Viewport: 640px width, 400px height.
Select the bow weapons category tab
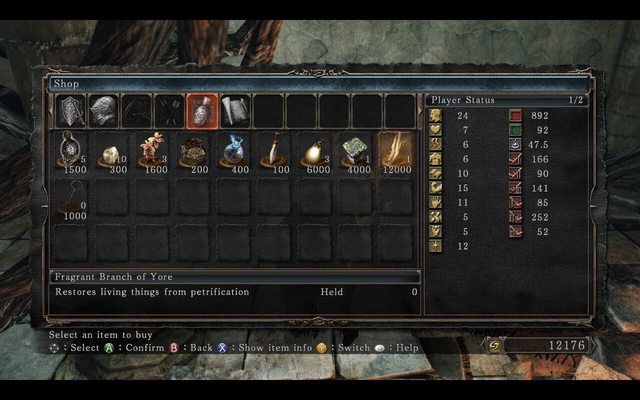pyautogui.click(x=136, y=111)
